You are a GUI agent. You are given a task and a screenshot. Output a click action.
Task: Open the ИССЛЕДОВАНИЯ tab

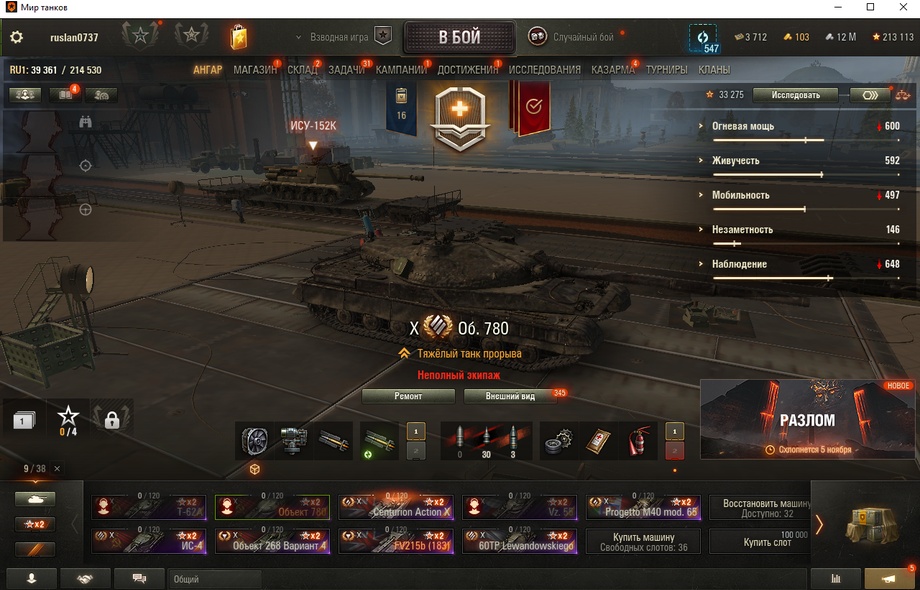[544, 70]
